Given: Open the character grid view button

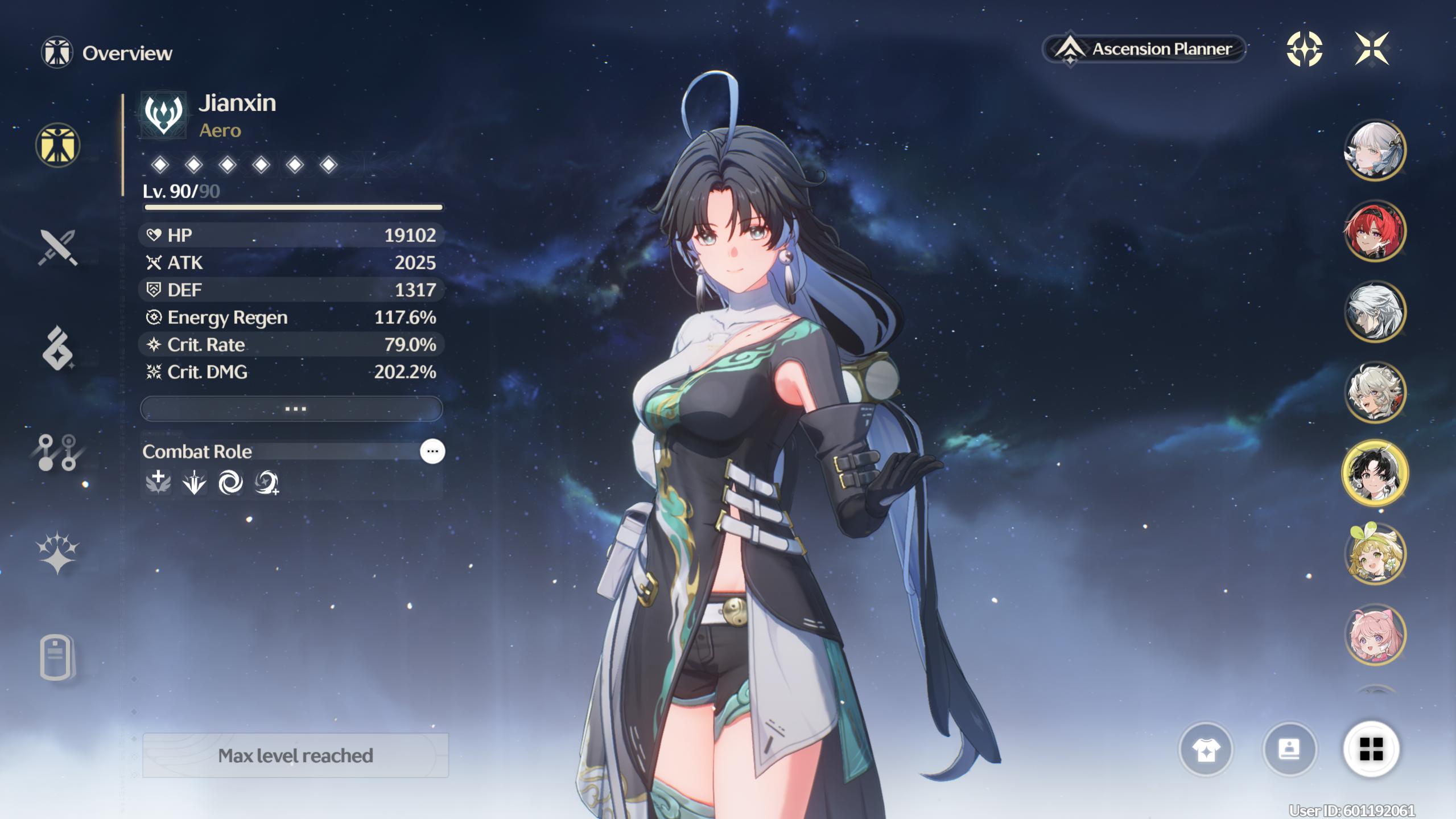Looking at the screenshot, I should [1371, 749].
